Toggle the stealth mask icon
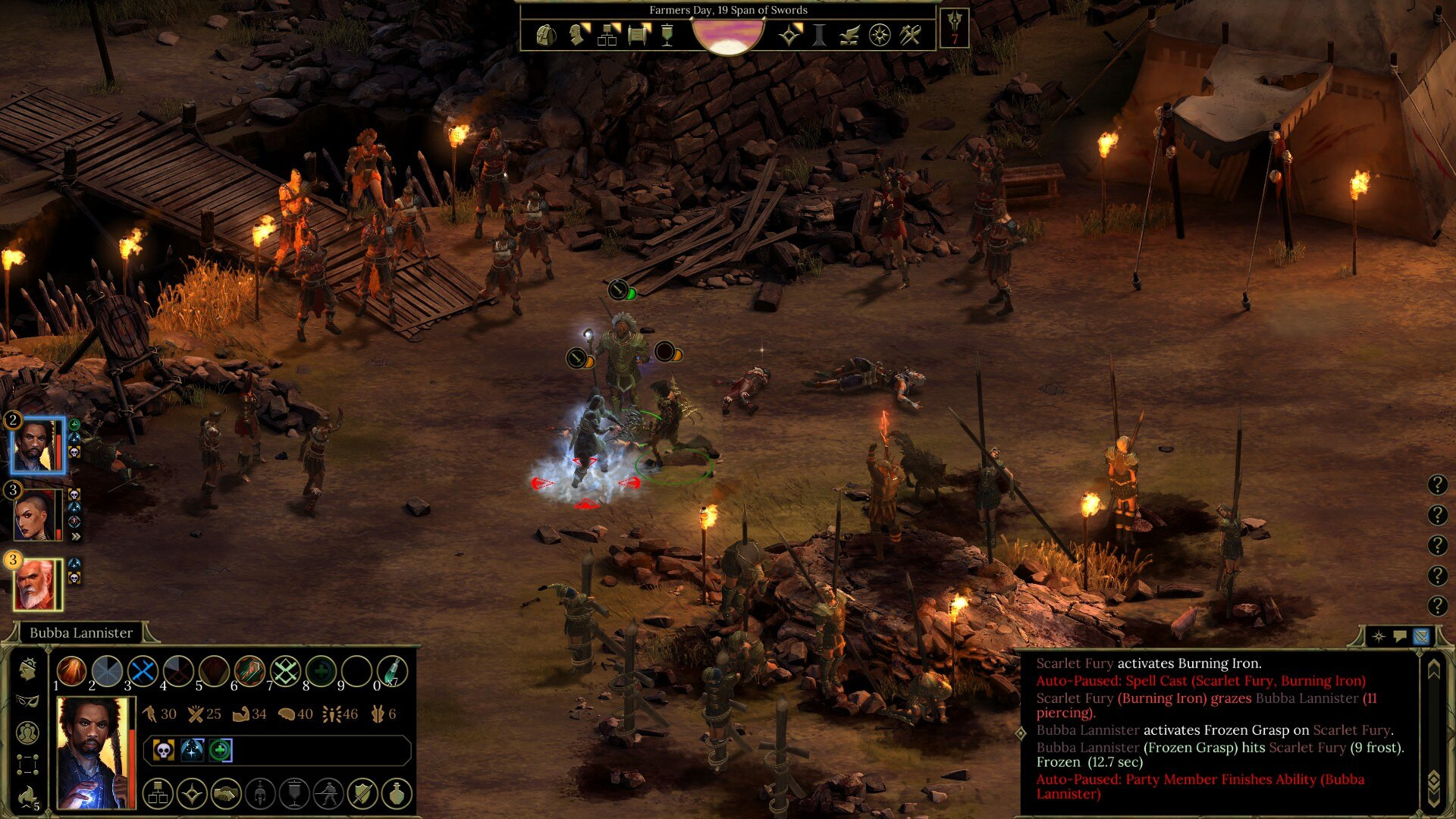The height and width of the screenshot is (819, 1456). point(27,700)
